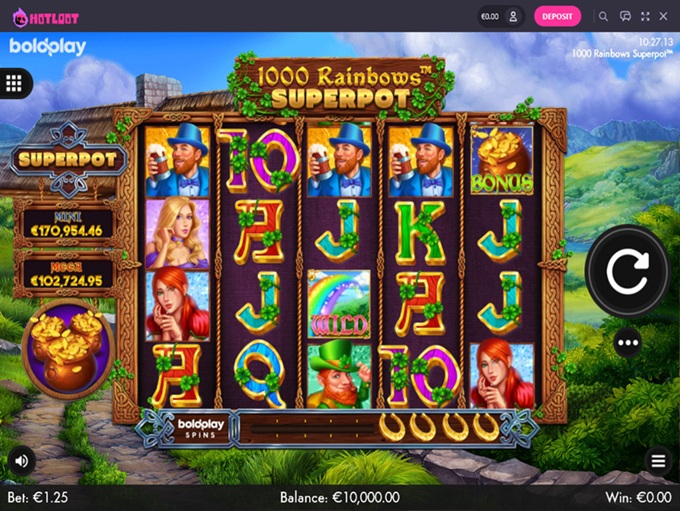Open the Superpot panel
Viewport: 680px width, 511px height.
(x=66, y=158)
